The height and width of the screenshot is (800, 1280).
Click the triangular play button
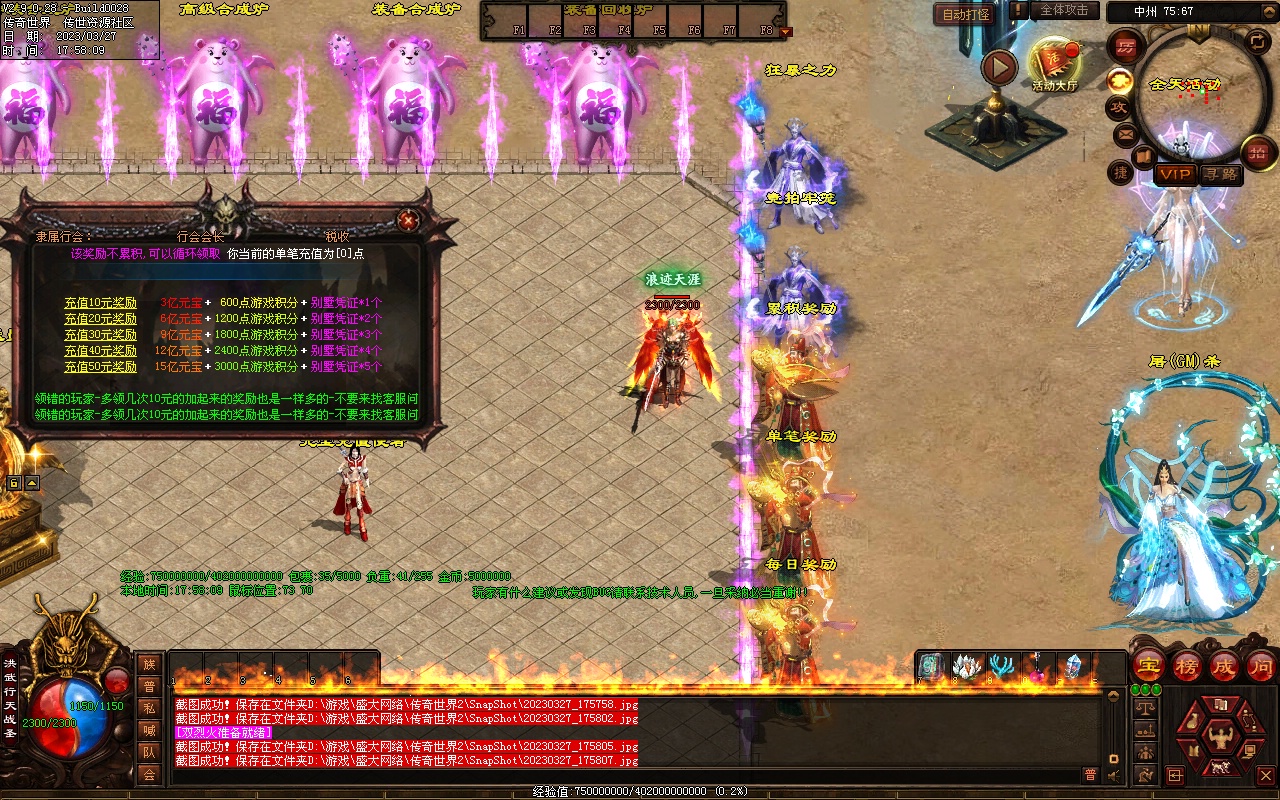coord(998,68)
